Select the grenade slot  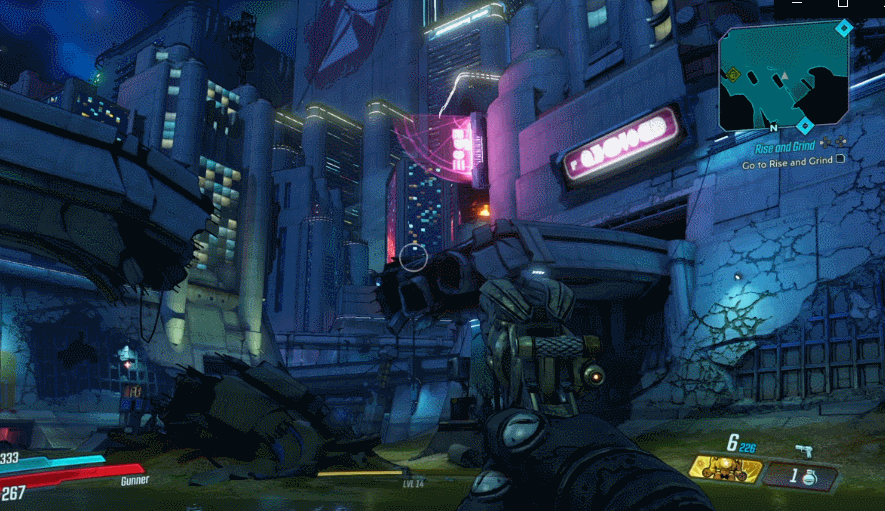tap(800, 476)
